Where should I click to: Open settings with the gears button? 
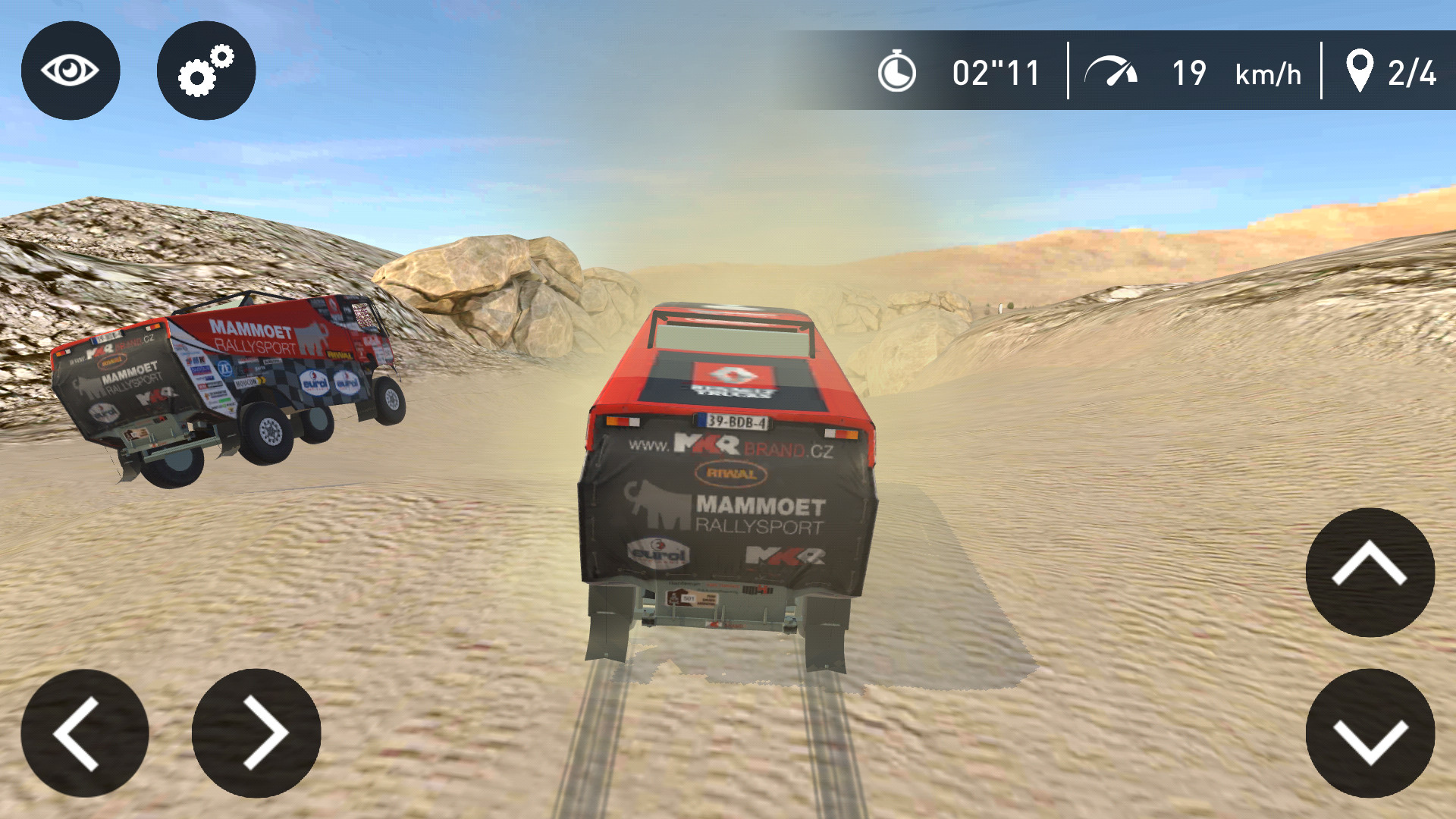pyautogui.click(x=206, y=71)
